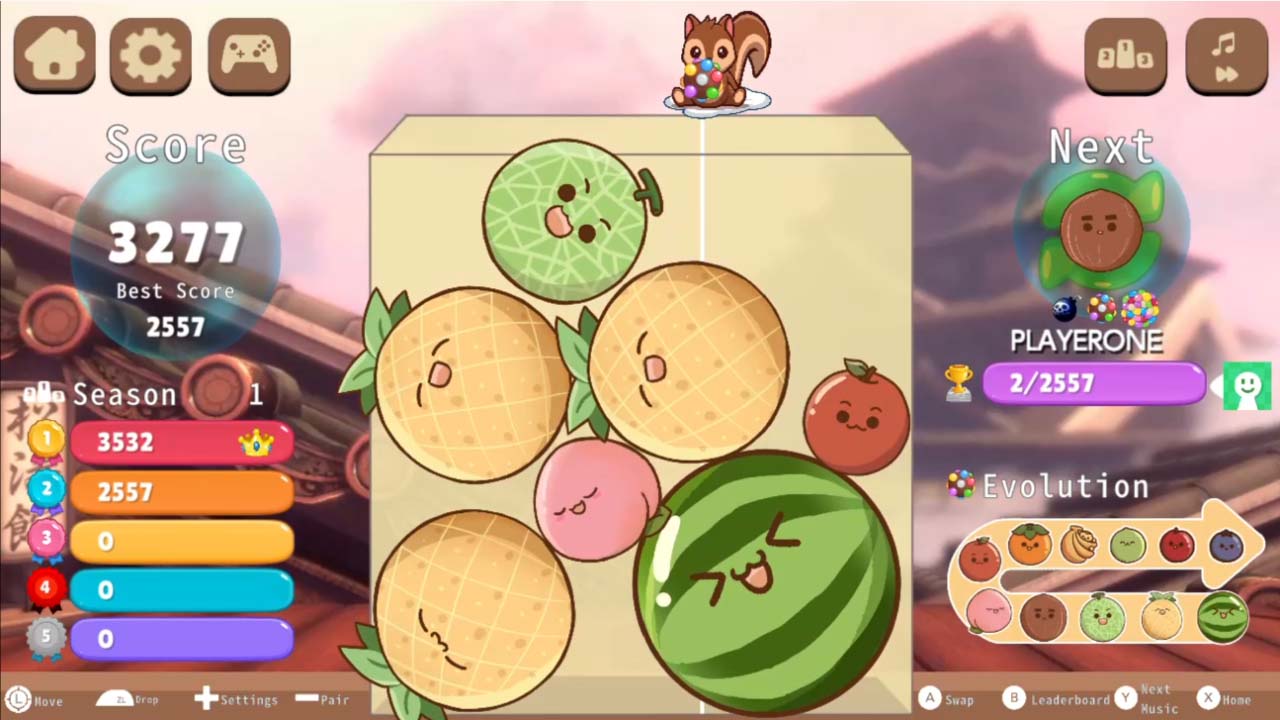
Task: Select the bomb power-up icon
Action: point(1064,309)
